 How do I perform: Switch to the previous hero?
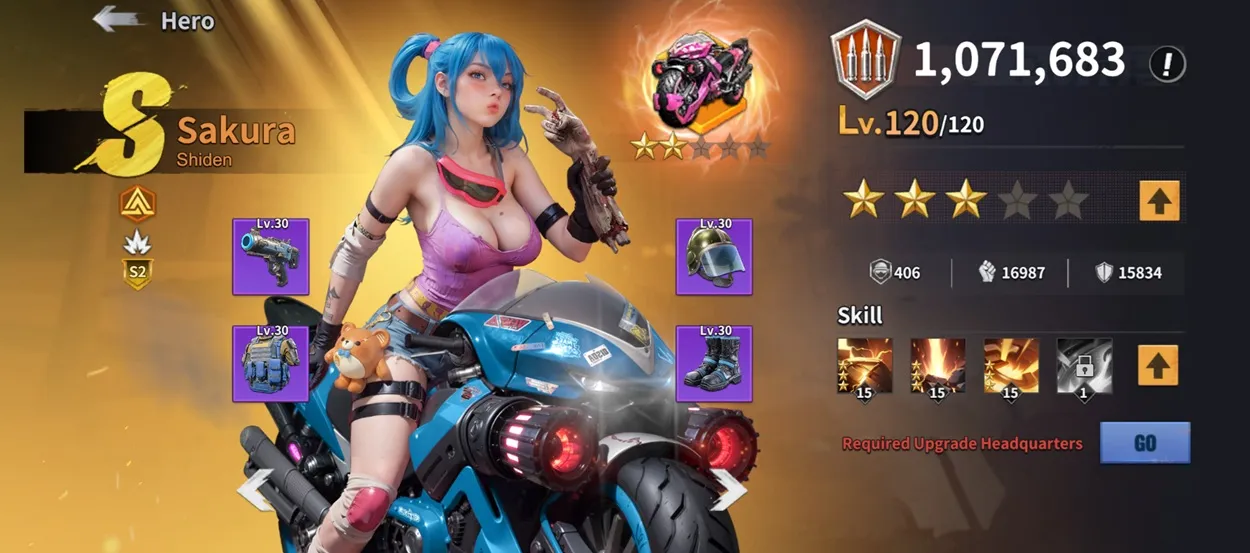click(x=254, y=489)
